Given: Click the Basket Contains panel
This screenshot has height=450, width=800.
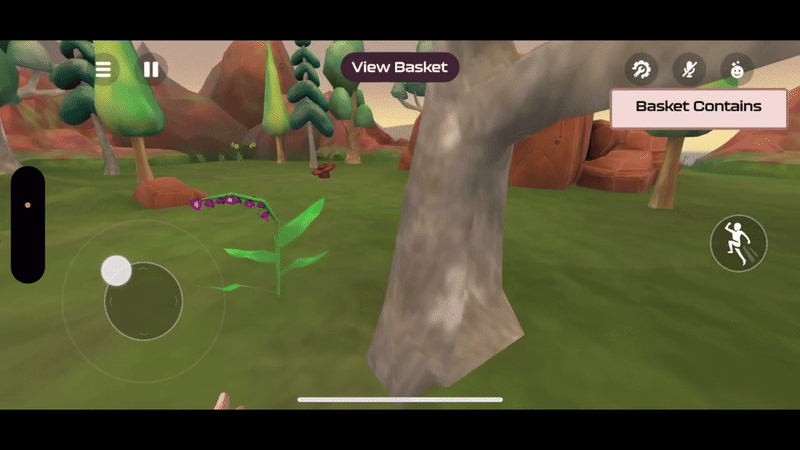Looking at the screenshot, I should coord(698,107).
